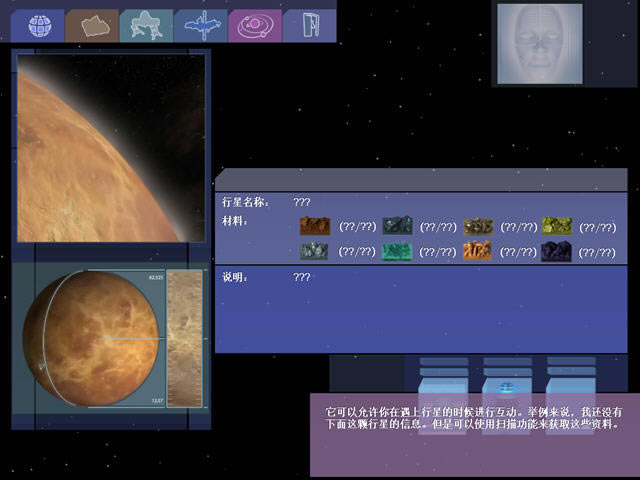Switch to the tan landmass tab

(93, 25)
